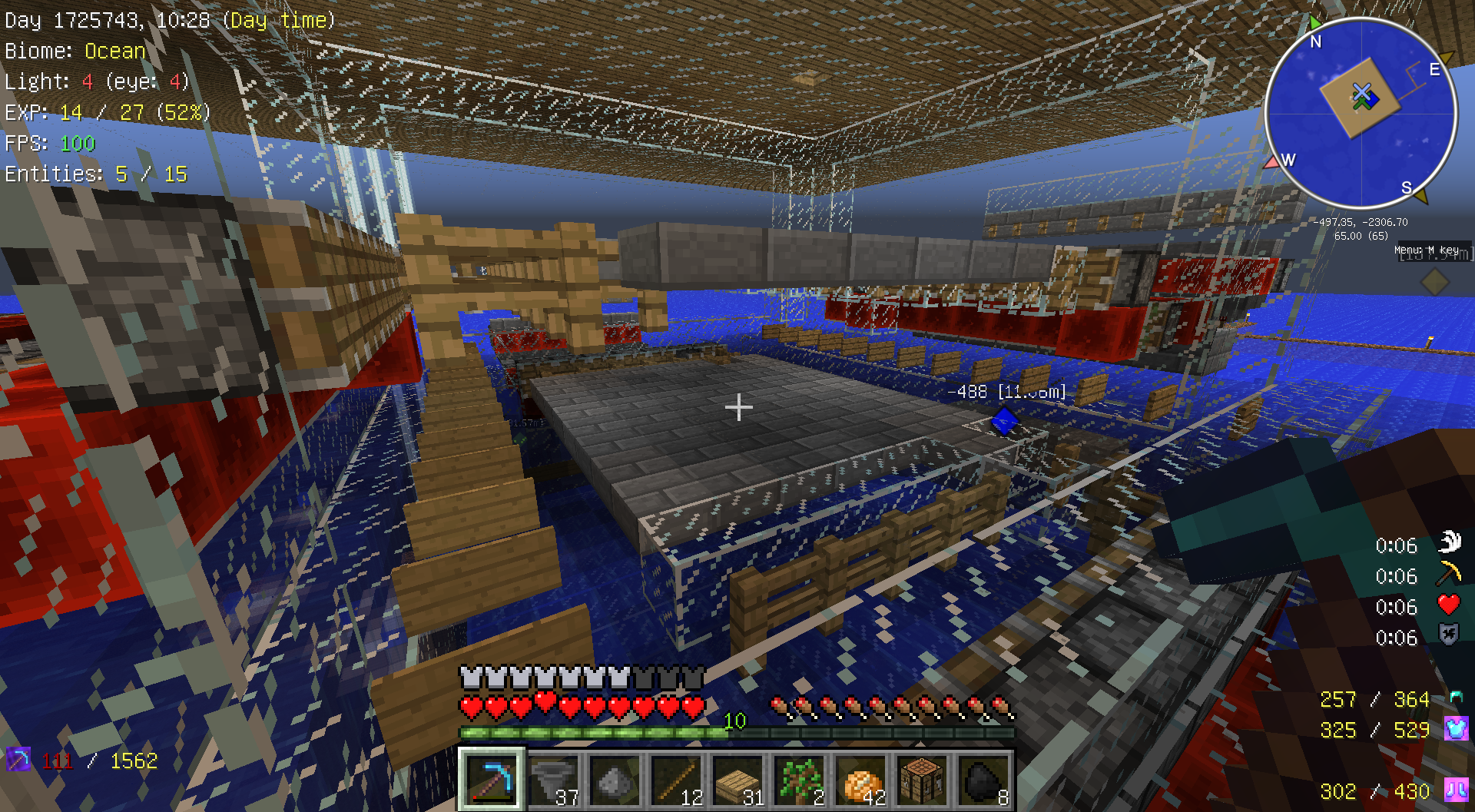The width and height of the screenshot is (1475, 812).
Task: Click the diamond chestplate durability icon
Action: coord(1456,728)
